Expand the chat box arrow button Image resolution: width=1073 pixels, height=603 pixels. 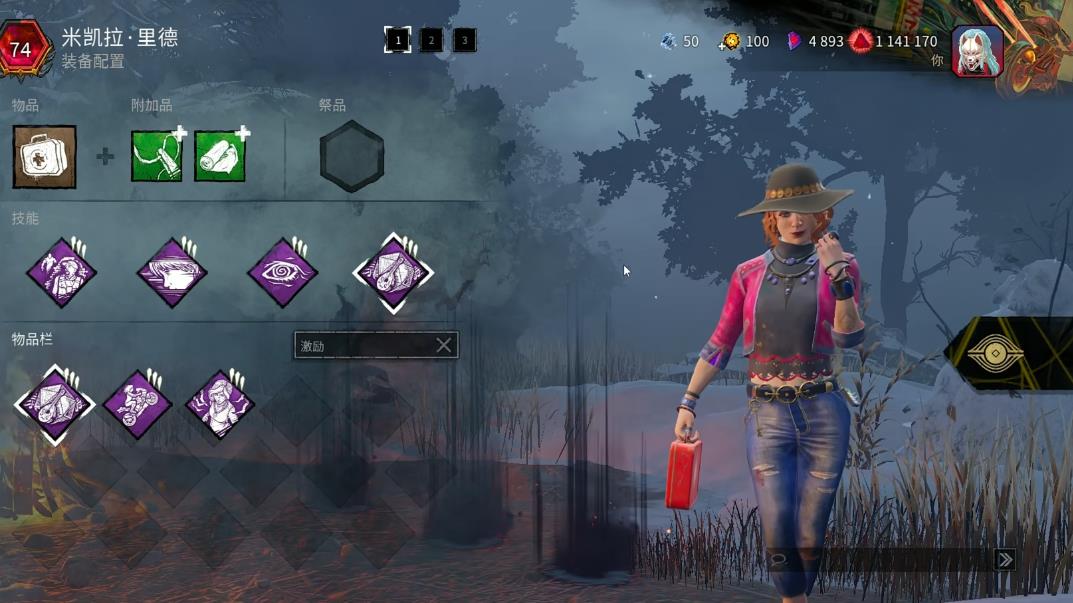pyautogui.click(x=1005, y=560)
